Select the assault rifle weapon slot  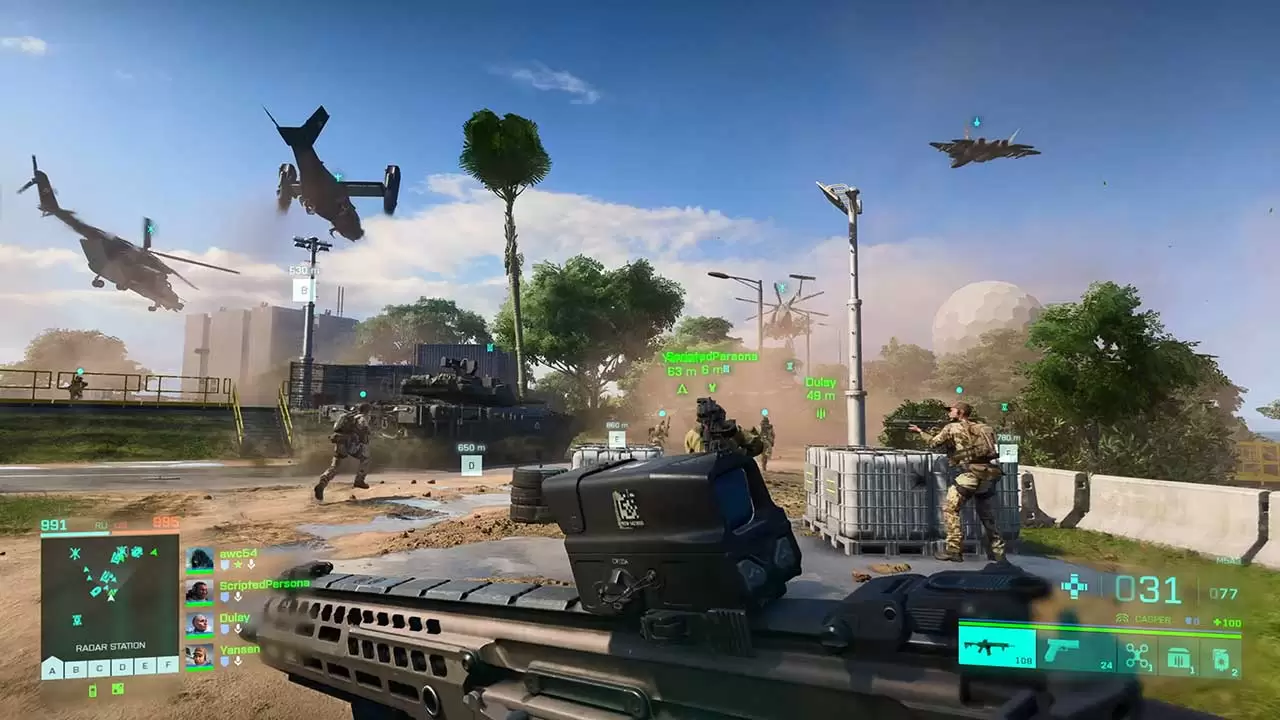tap(996, 647)
